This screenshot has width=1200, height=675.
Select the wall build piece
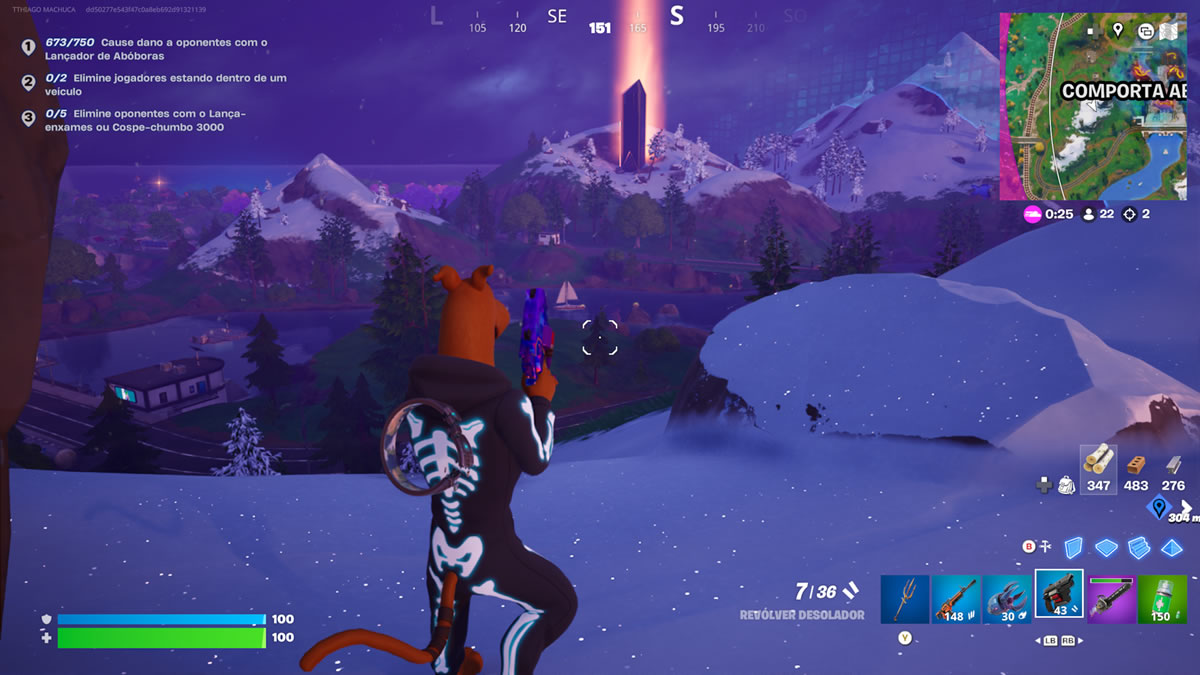coord(1073,547)
